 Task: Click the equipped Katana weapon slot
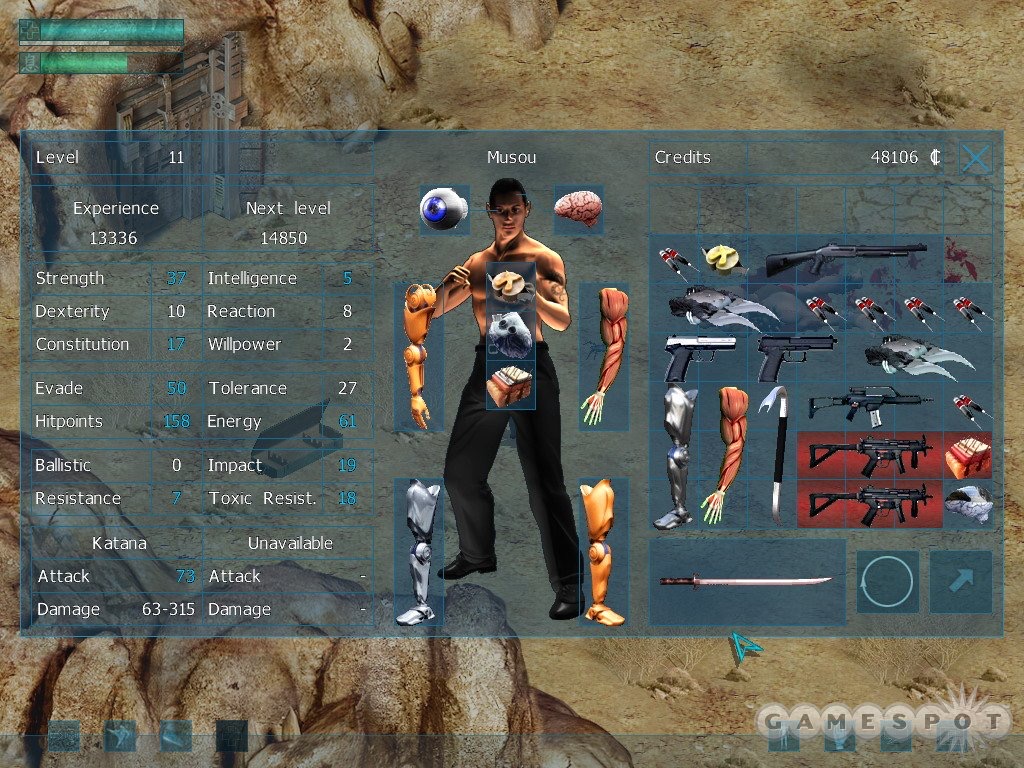point(747,581)
